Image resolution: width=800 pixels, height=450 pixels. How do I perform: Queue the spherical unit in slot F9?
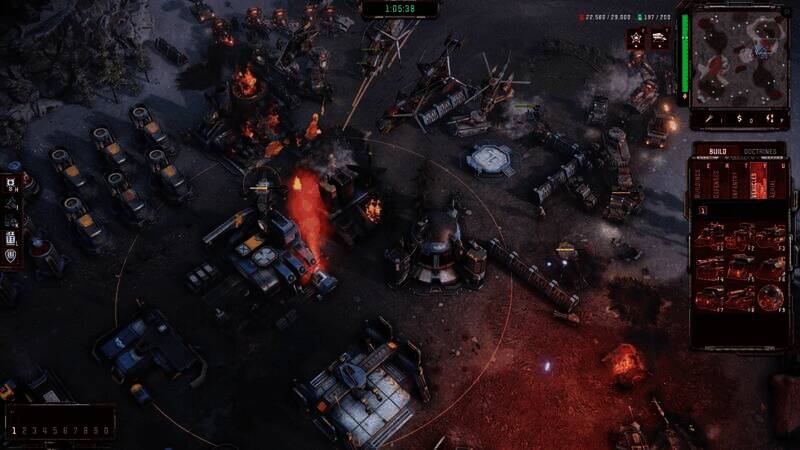pyautogui.click(x=770, y=298)
